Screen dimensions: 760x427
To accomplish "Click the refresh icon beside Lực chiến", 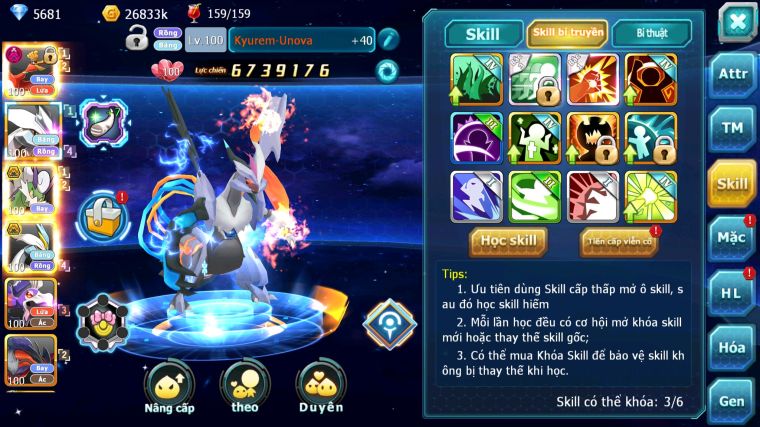I will 386,70.
